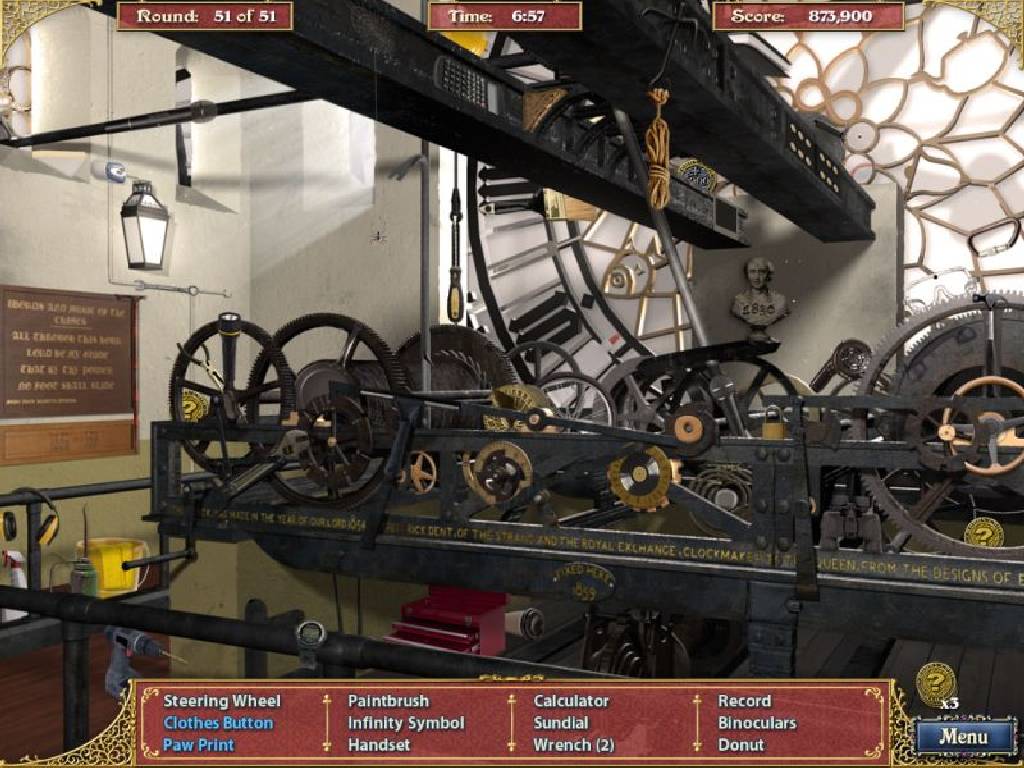This screenshot has width=1024, height=768.
Task: Open the Menu
Action: click(964, 737)
